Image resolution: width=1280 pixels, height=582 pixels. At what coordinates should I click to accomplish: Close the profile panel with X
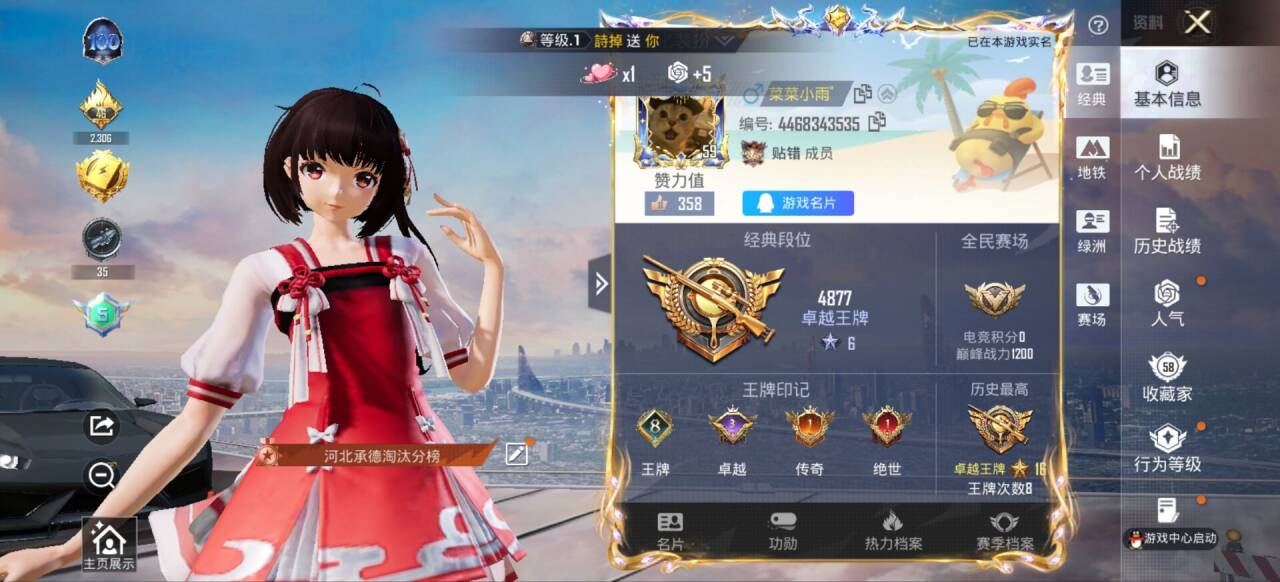click(x=1197, y=23)
